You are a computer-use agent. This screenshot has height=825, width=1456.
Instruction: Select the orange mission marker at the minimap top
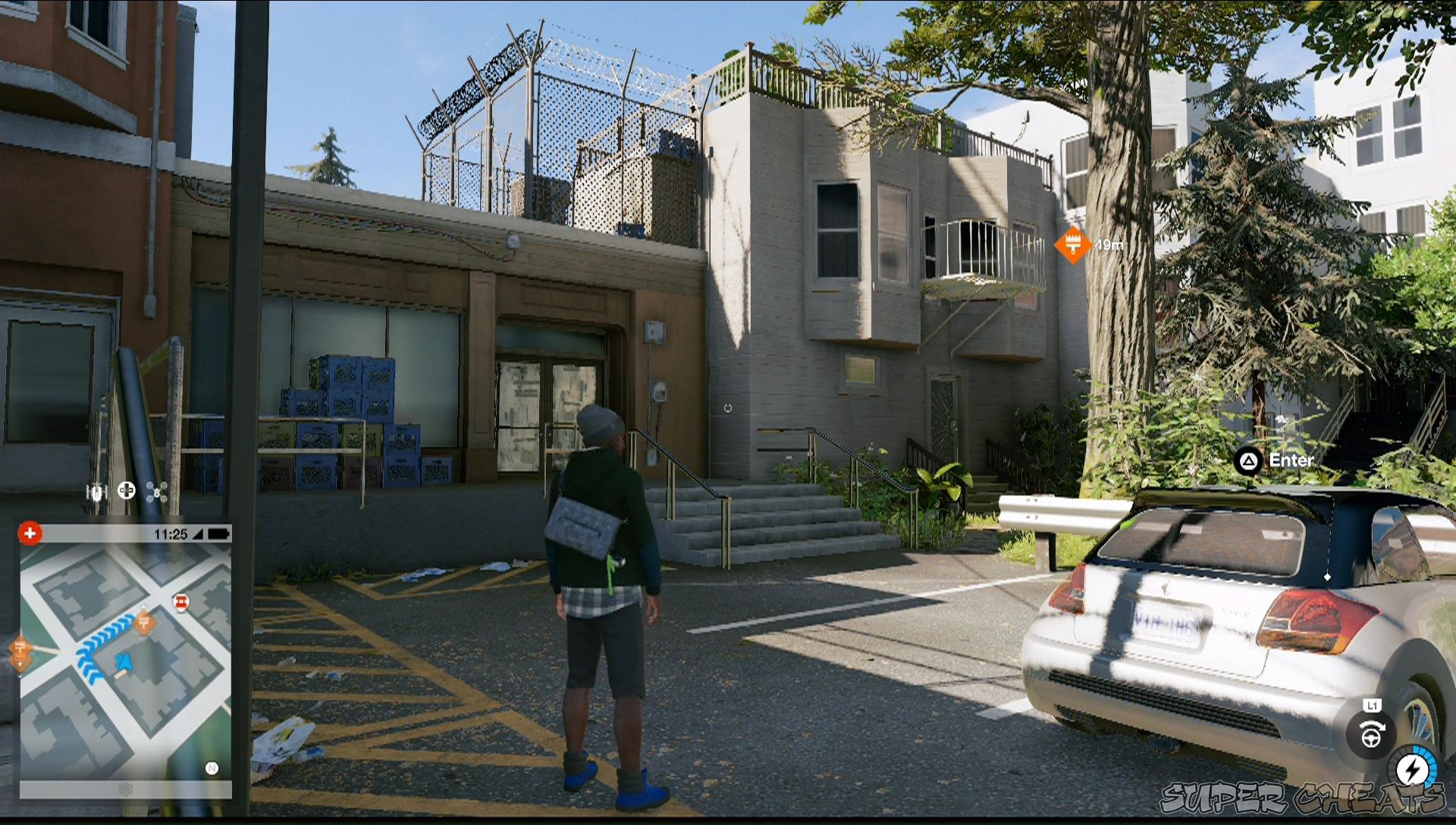coord(146,623)
